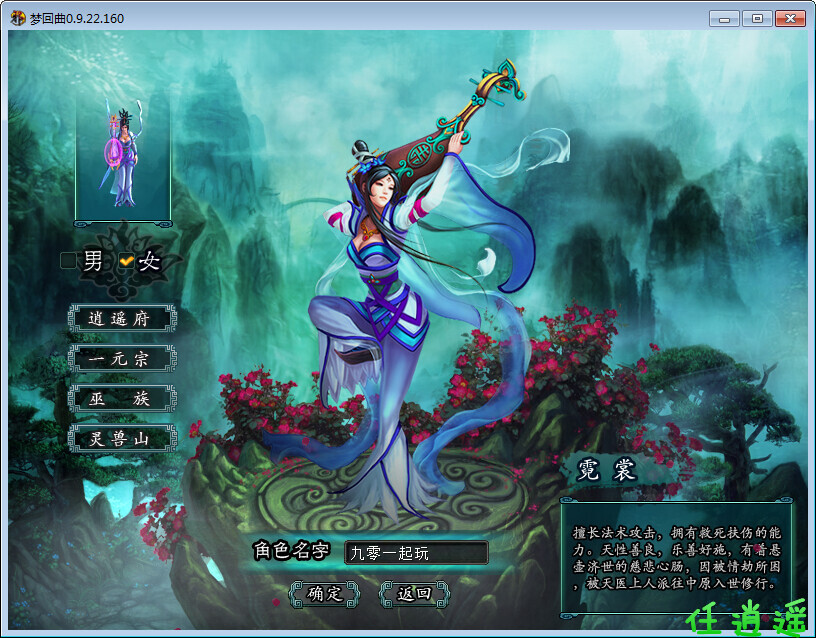
Task: Minimize the 梦回曲 window
Action: [x=724, y=18]
